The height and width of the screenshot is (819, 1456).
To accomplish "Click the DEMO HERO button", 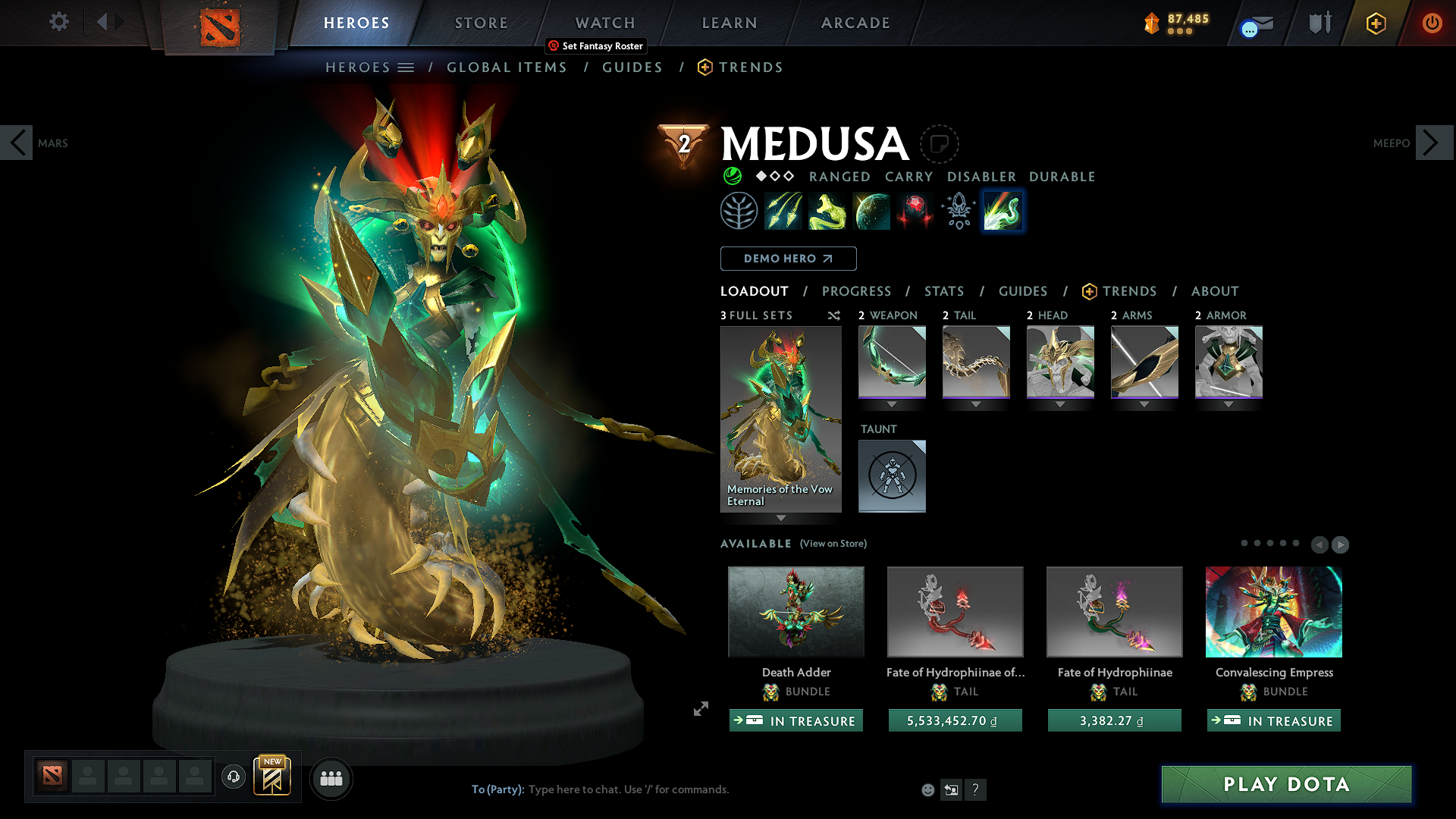I will pyautogui.click(x=788, y=259).
